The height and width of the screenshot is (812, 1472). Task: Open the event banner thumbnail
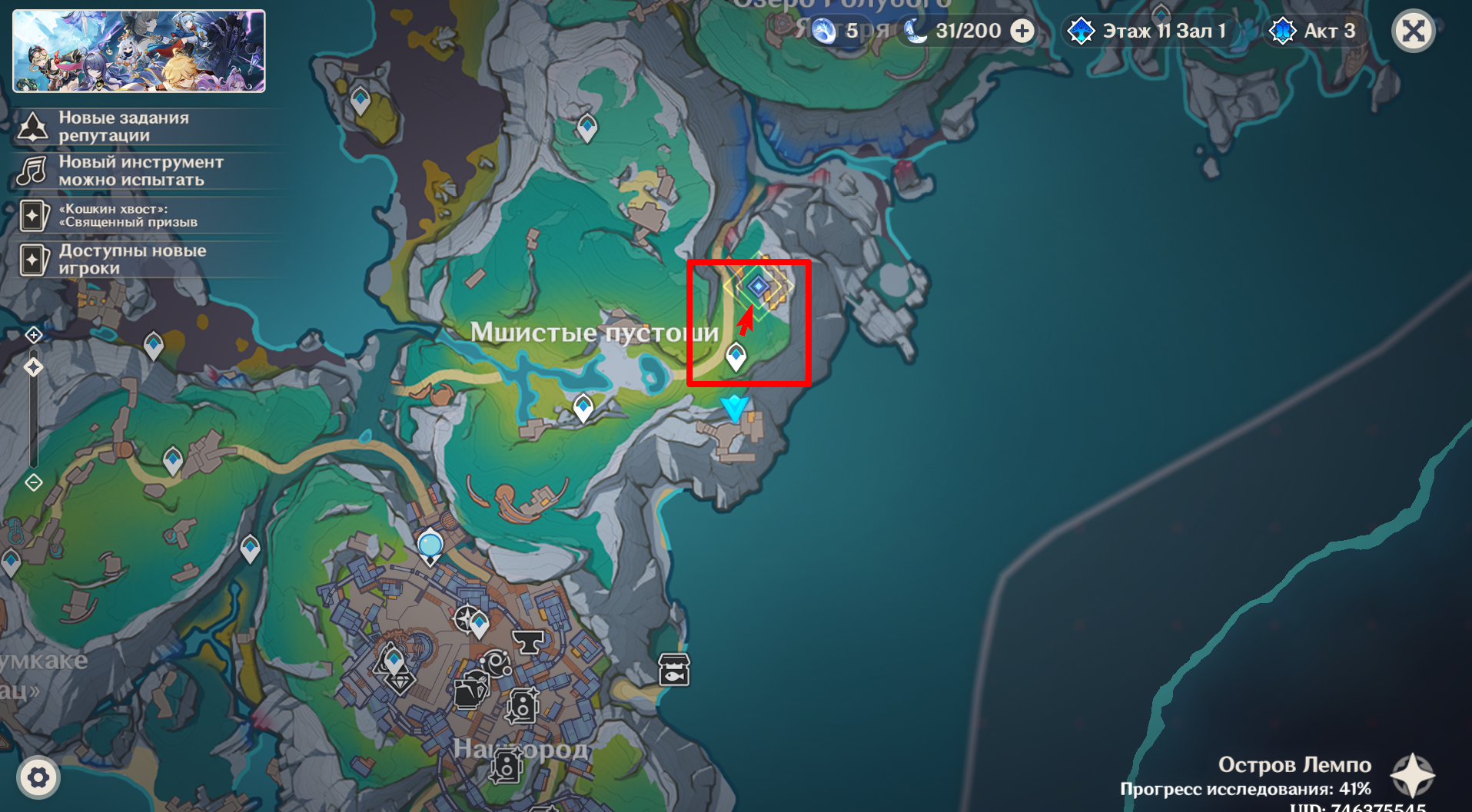(139, 51)
